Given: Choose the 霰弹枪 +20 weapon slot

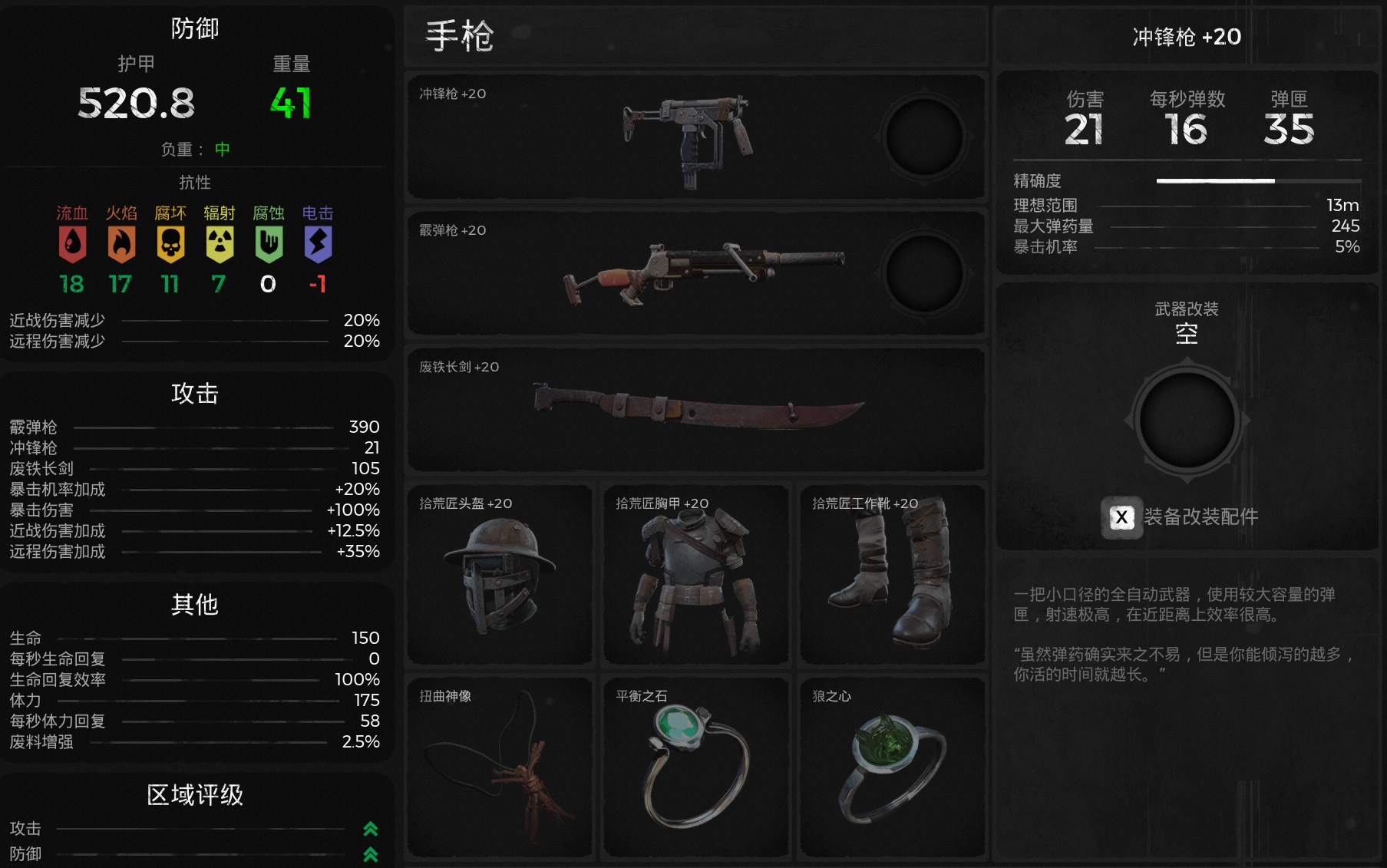Looking at the screenshot, I should coord(645,273).
